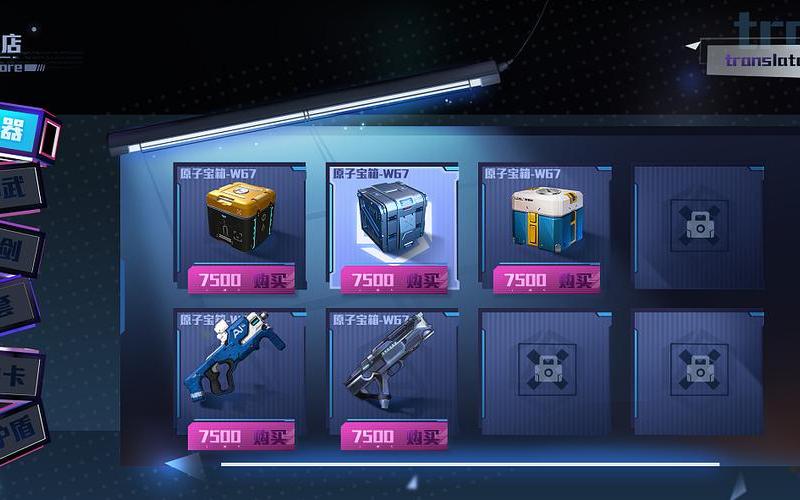
Task: Purchase the steel-blue metal crate for 7500
Action: [394, 280]
